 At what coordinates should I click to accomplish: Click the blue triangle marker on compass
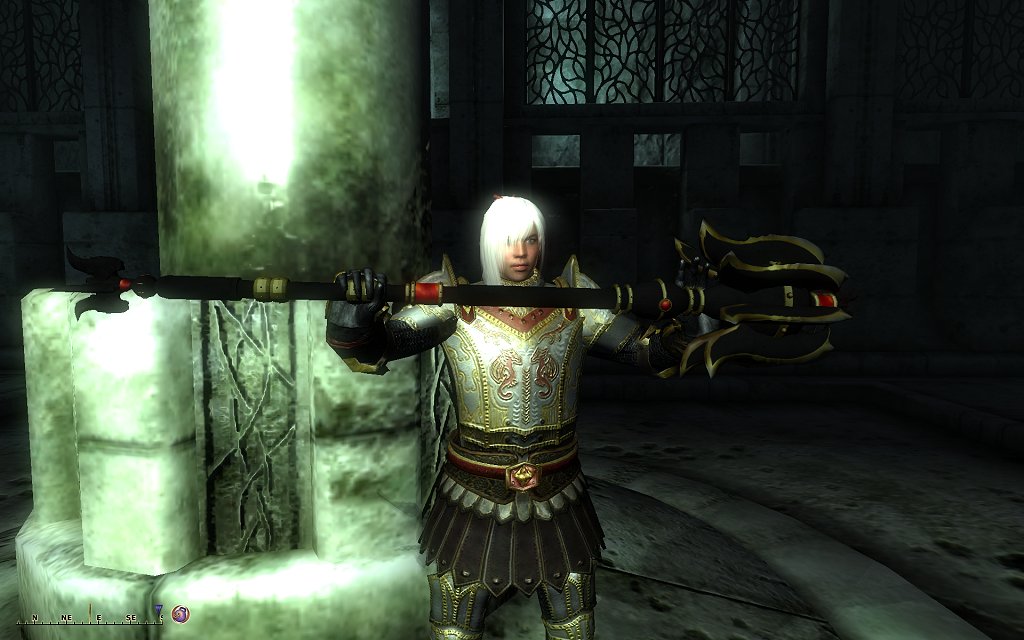(159, 610)
